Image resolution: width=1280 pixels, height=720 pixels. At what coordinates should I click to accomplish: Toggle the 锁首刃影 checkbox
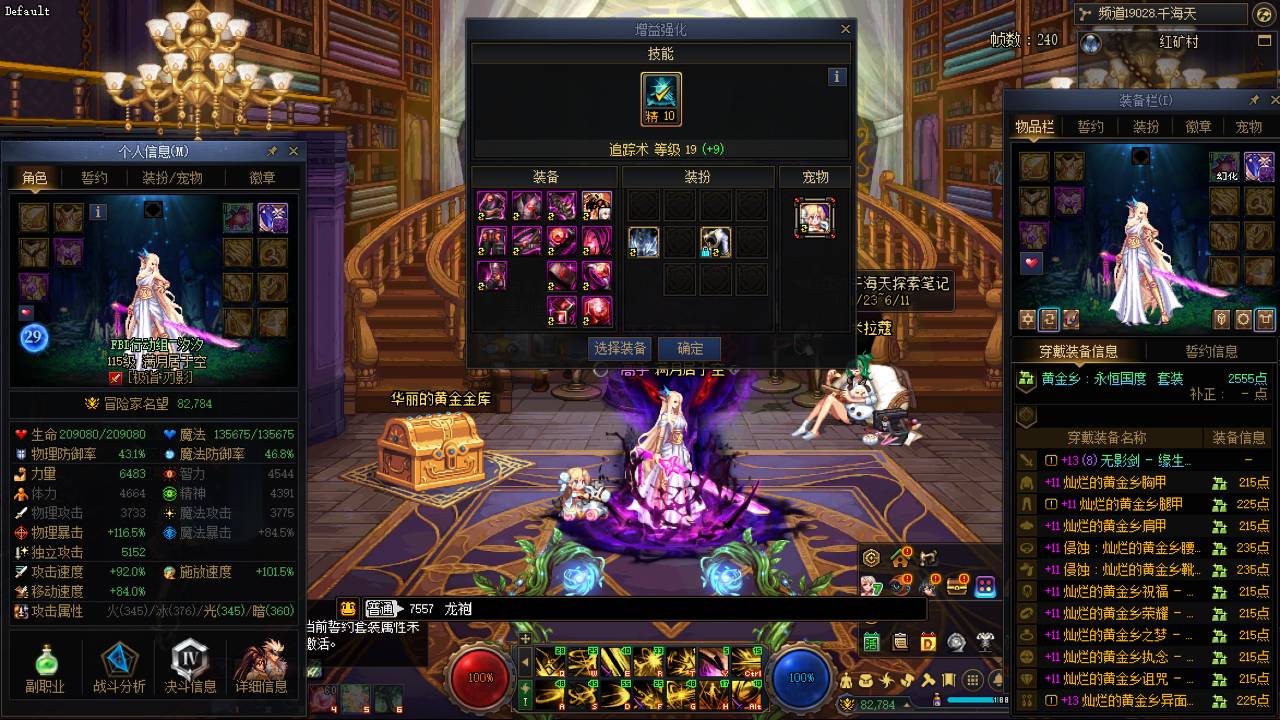(115, 378)
